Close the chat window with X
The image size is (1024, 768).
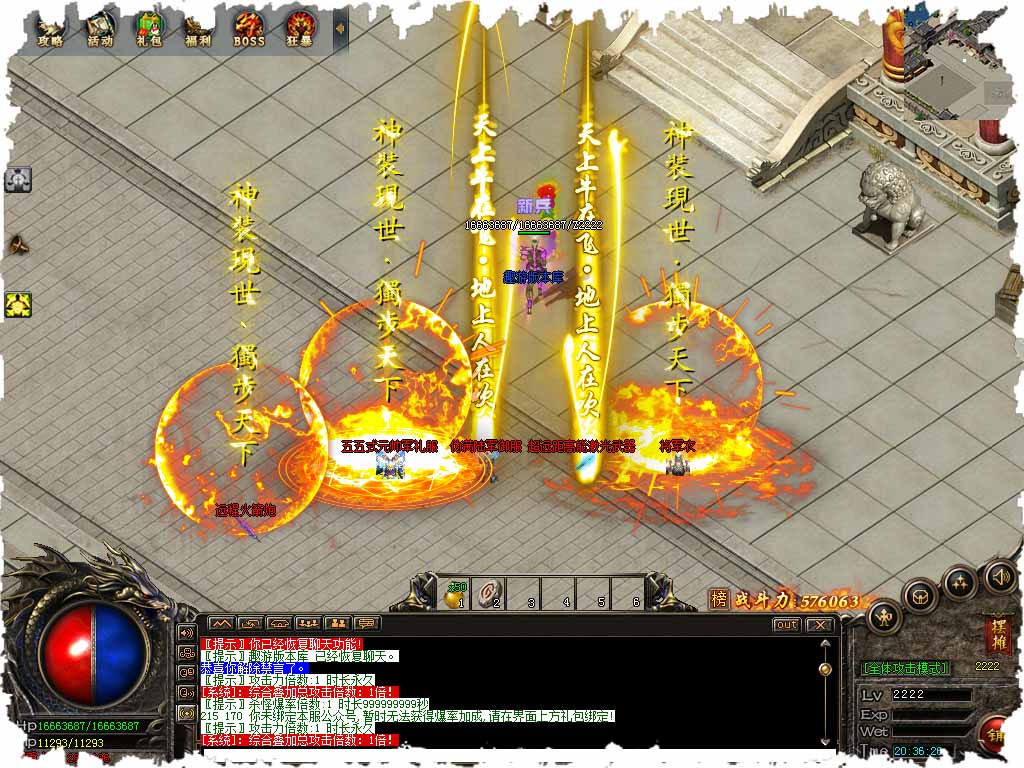click(x=820, y=625)
